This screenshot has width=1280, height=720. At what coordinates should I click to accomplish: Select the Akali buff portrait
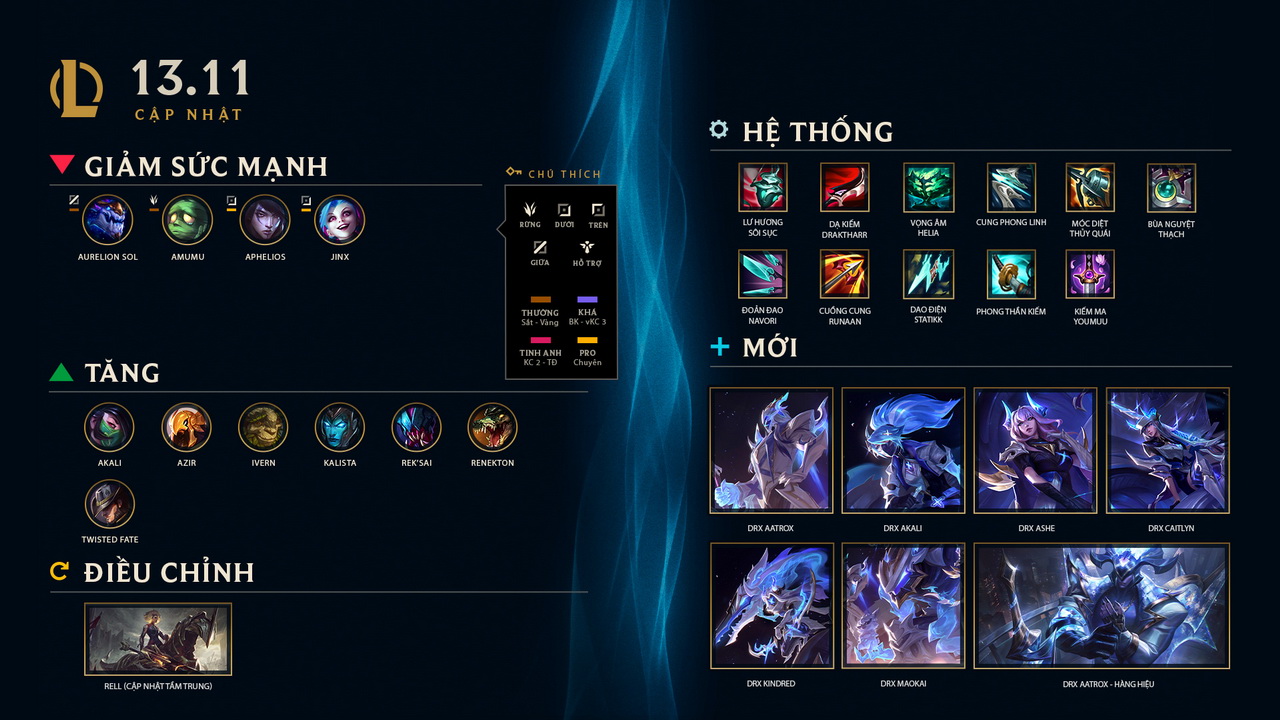pos(109,428)
